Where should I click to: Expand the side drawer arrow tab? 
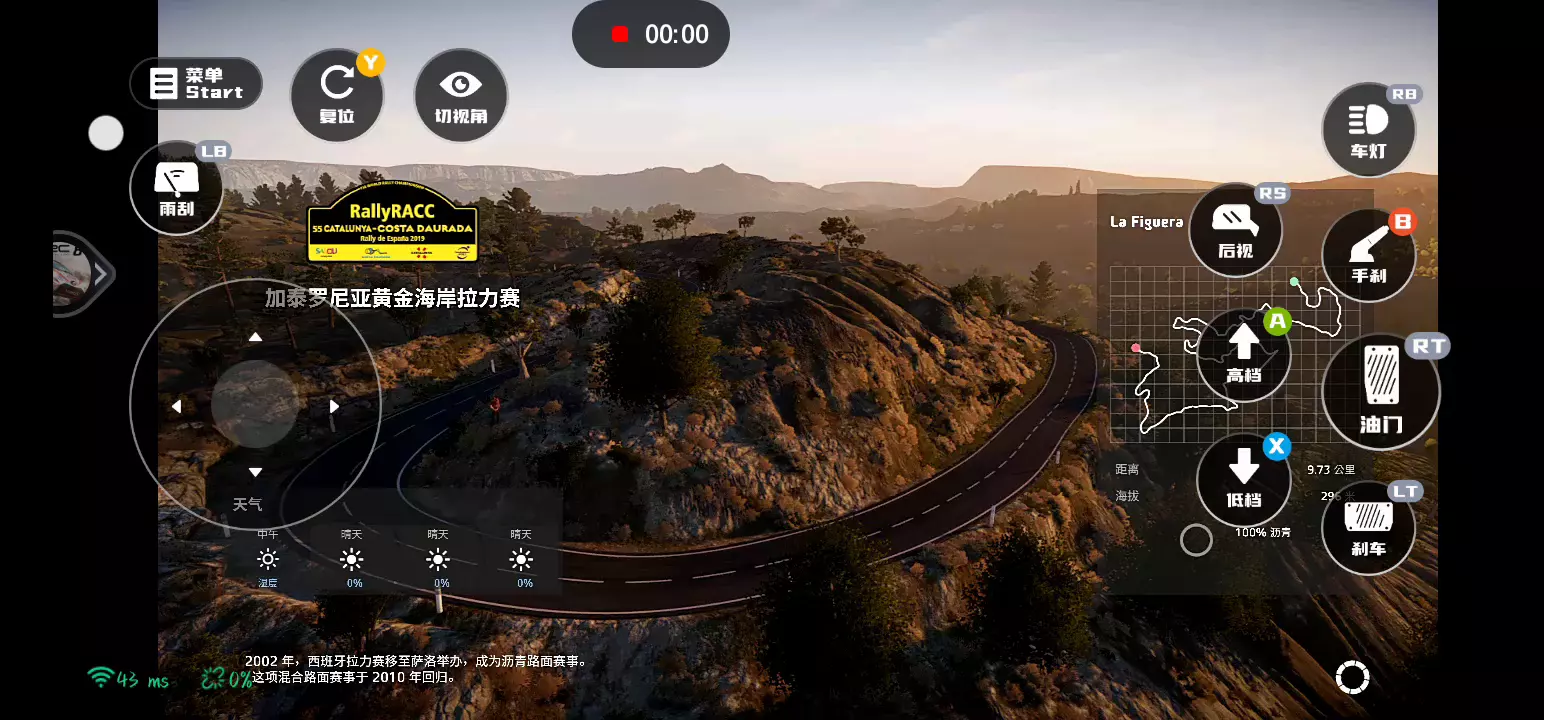pos(100,274)
